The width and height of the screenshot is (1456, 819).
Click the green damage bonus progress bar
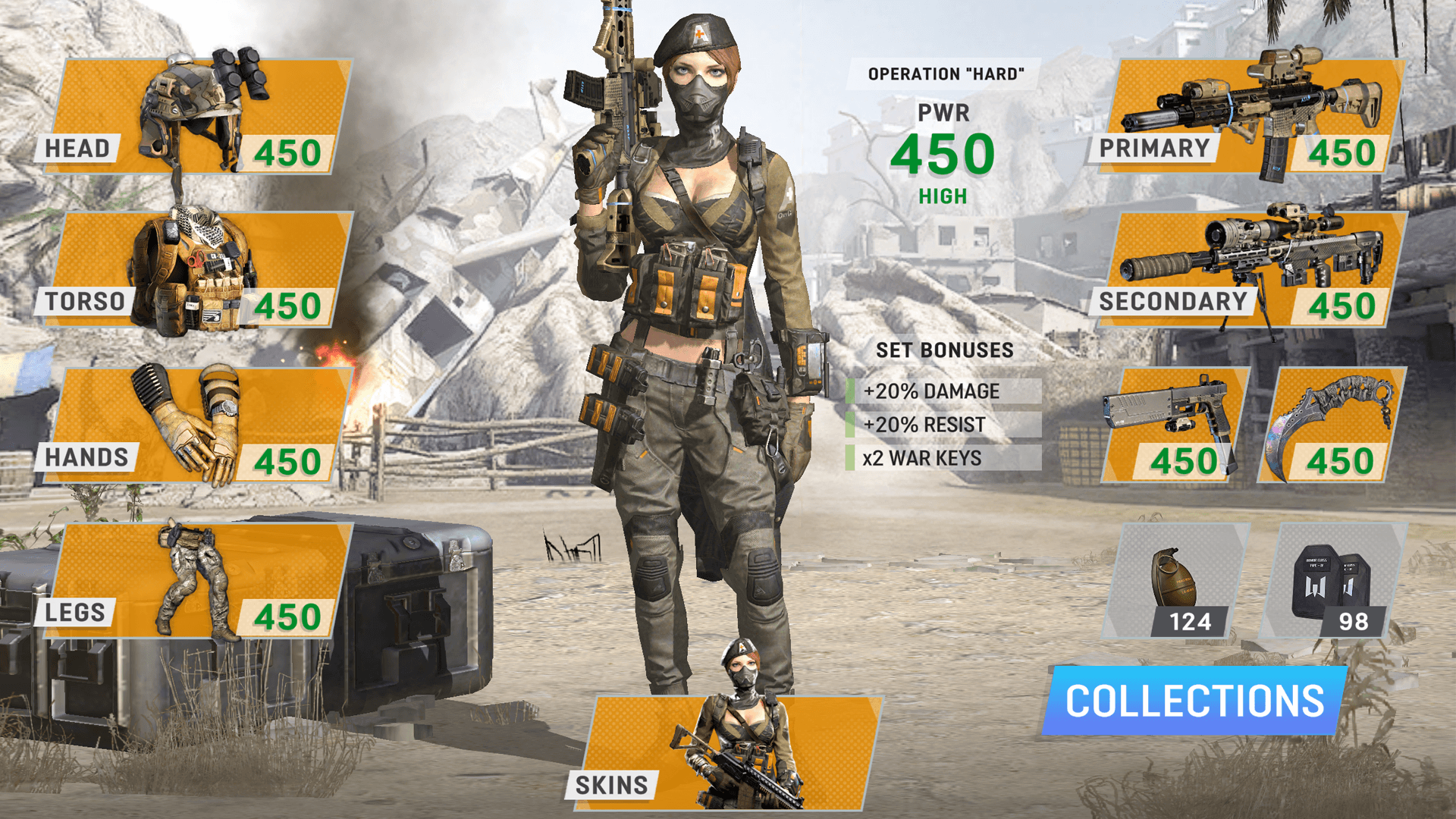[849, 392]
